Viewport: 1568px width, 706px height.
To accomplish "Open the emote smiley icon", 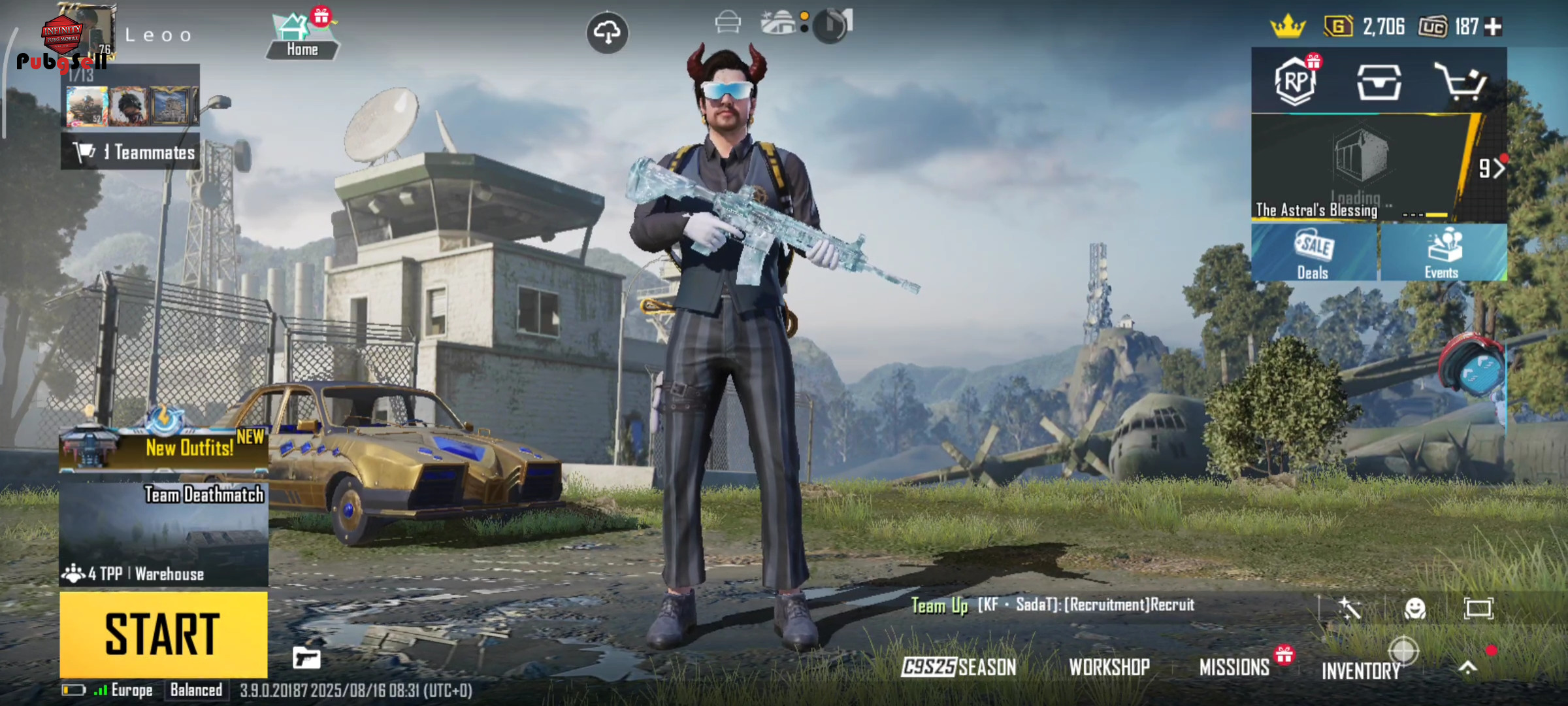I will tap(1414, 609).
